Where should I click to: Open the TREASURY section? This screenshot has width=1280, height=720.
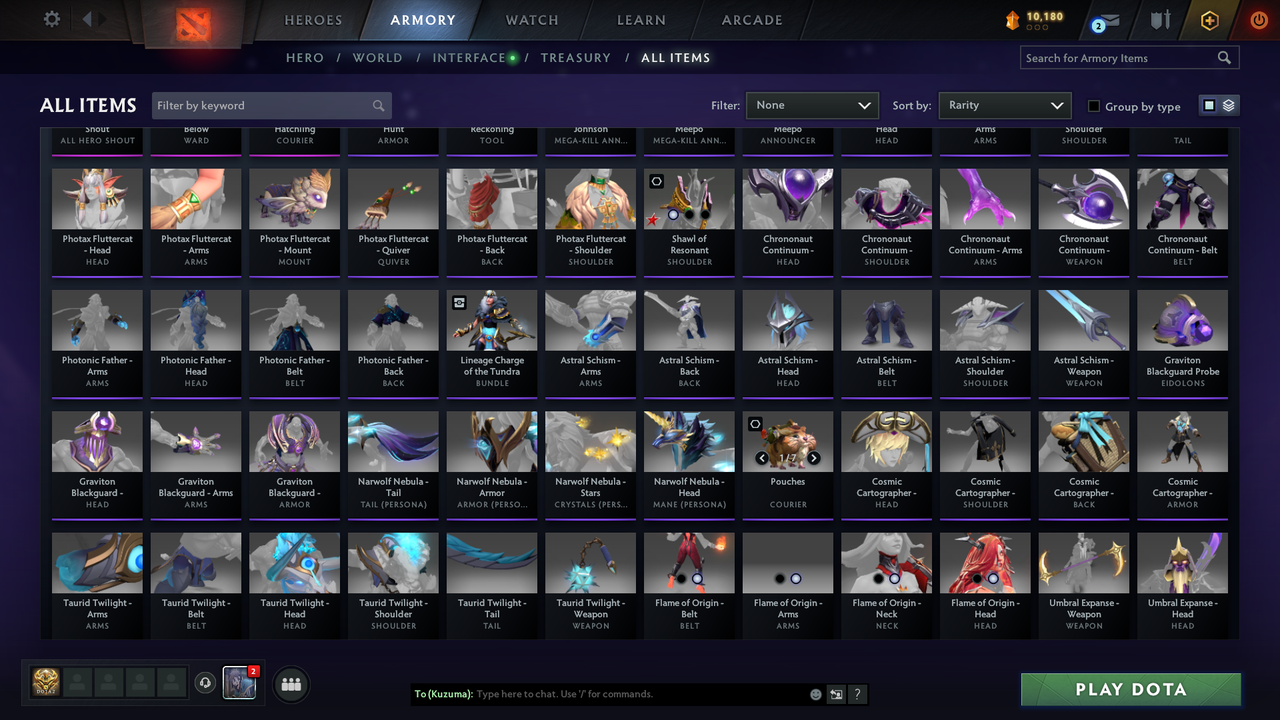[x=575, y=57]
